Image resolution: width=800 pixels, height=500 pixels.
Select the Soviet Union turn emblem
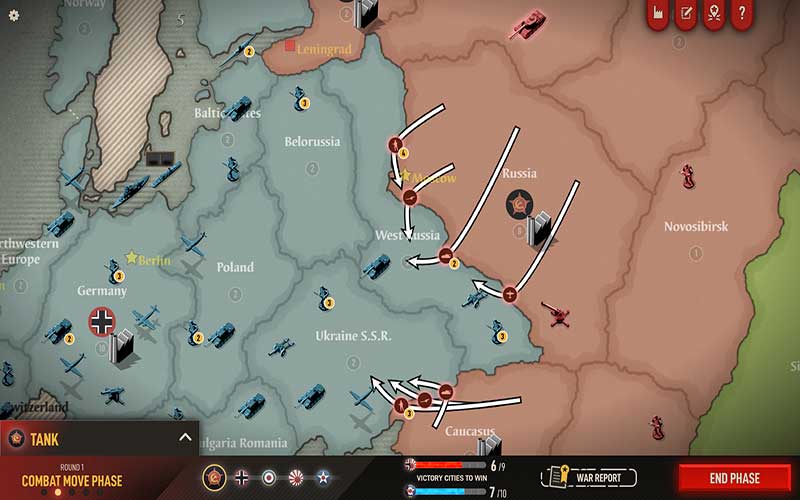[213, 477]
